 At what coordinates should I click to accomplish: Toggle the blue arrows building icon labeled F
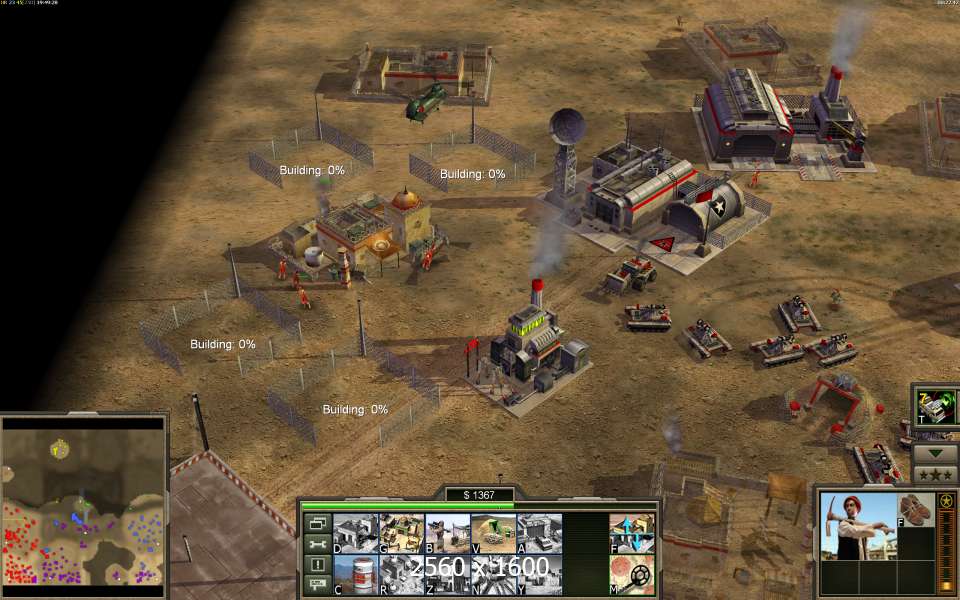(x=632, y=534)
